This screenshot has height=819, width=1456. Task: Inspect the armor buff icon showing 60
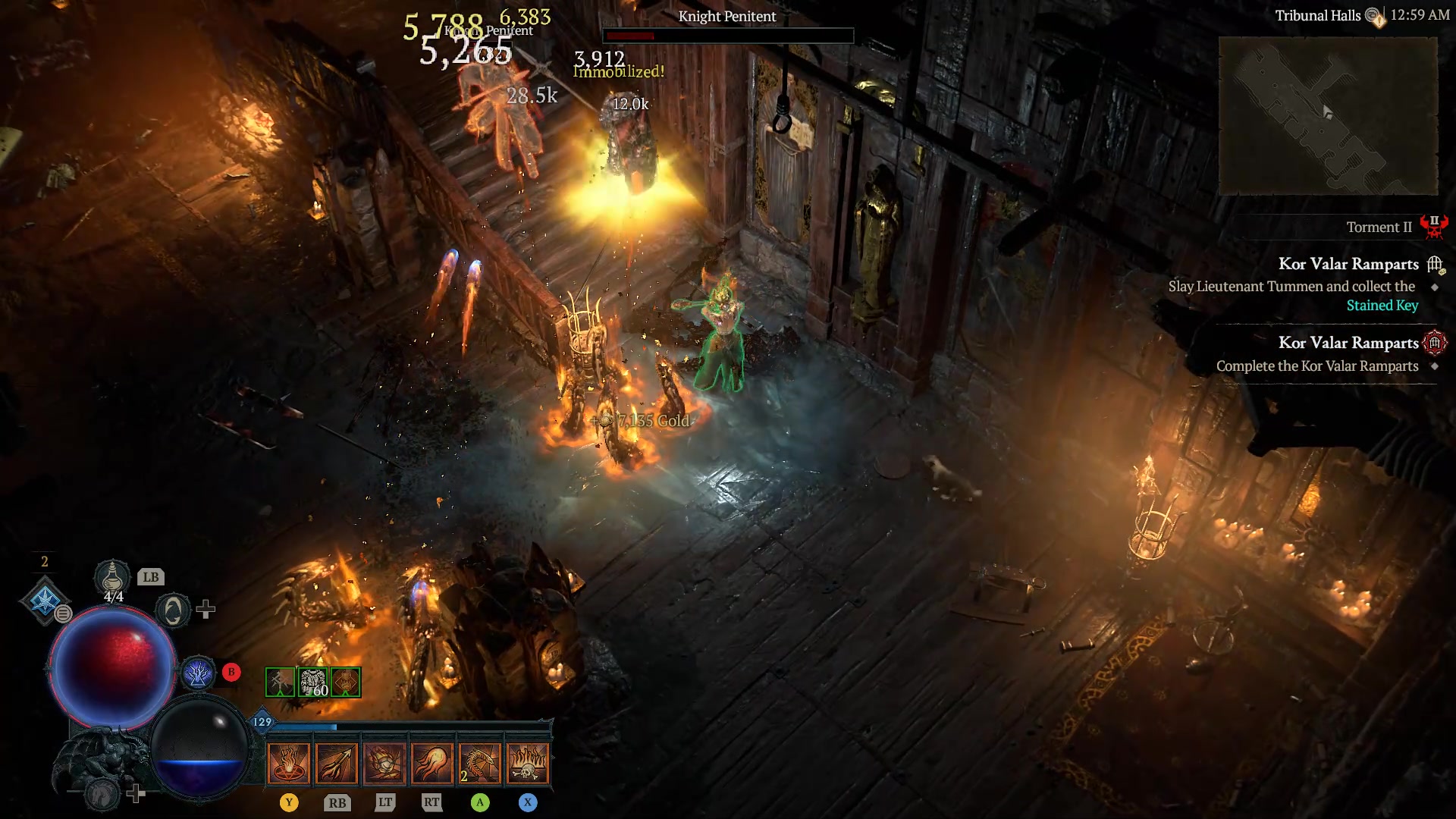click(x=312, y=682)
